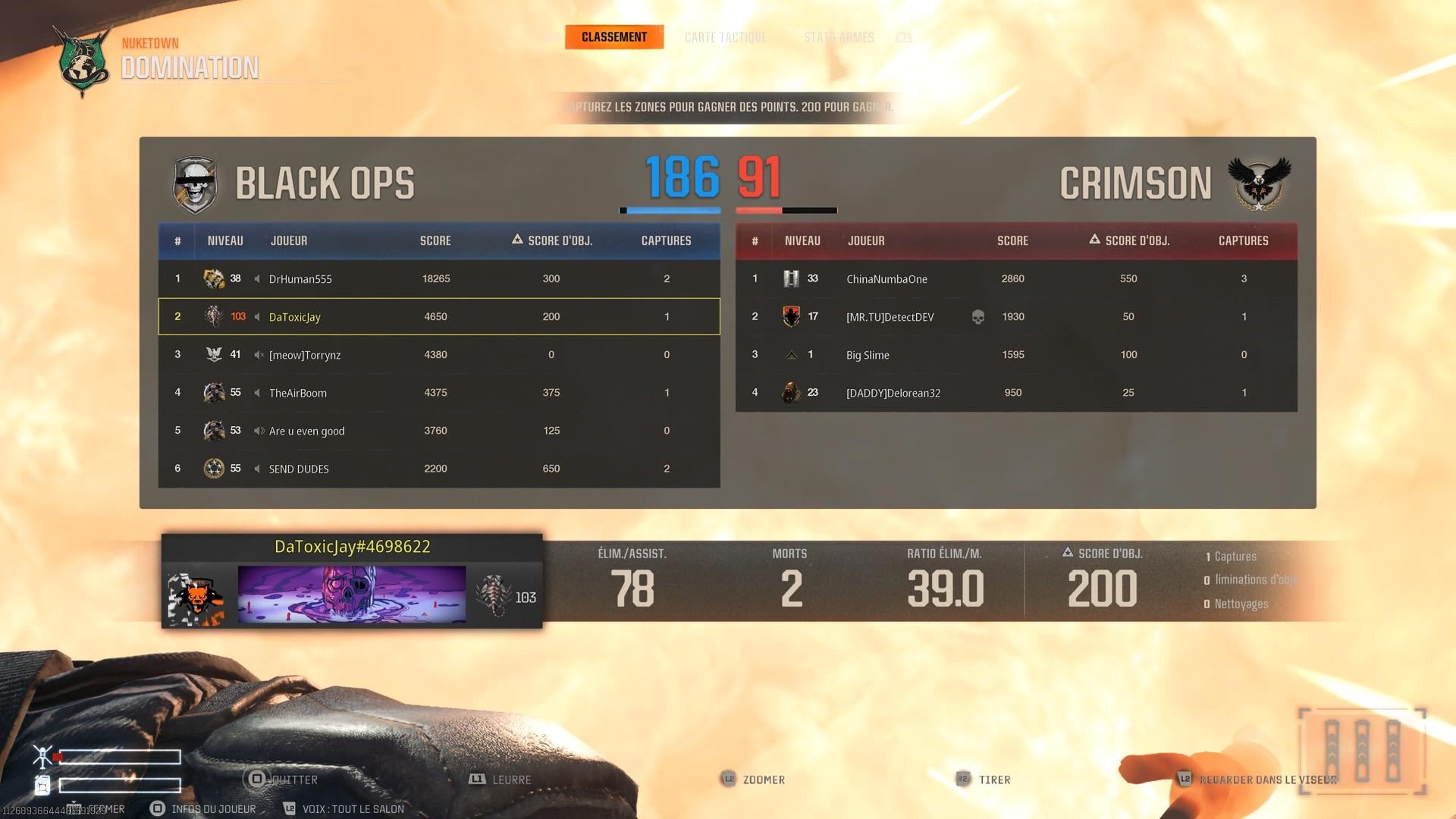Select DrHuman555's scoreboard row

click(x=438, y=279)
